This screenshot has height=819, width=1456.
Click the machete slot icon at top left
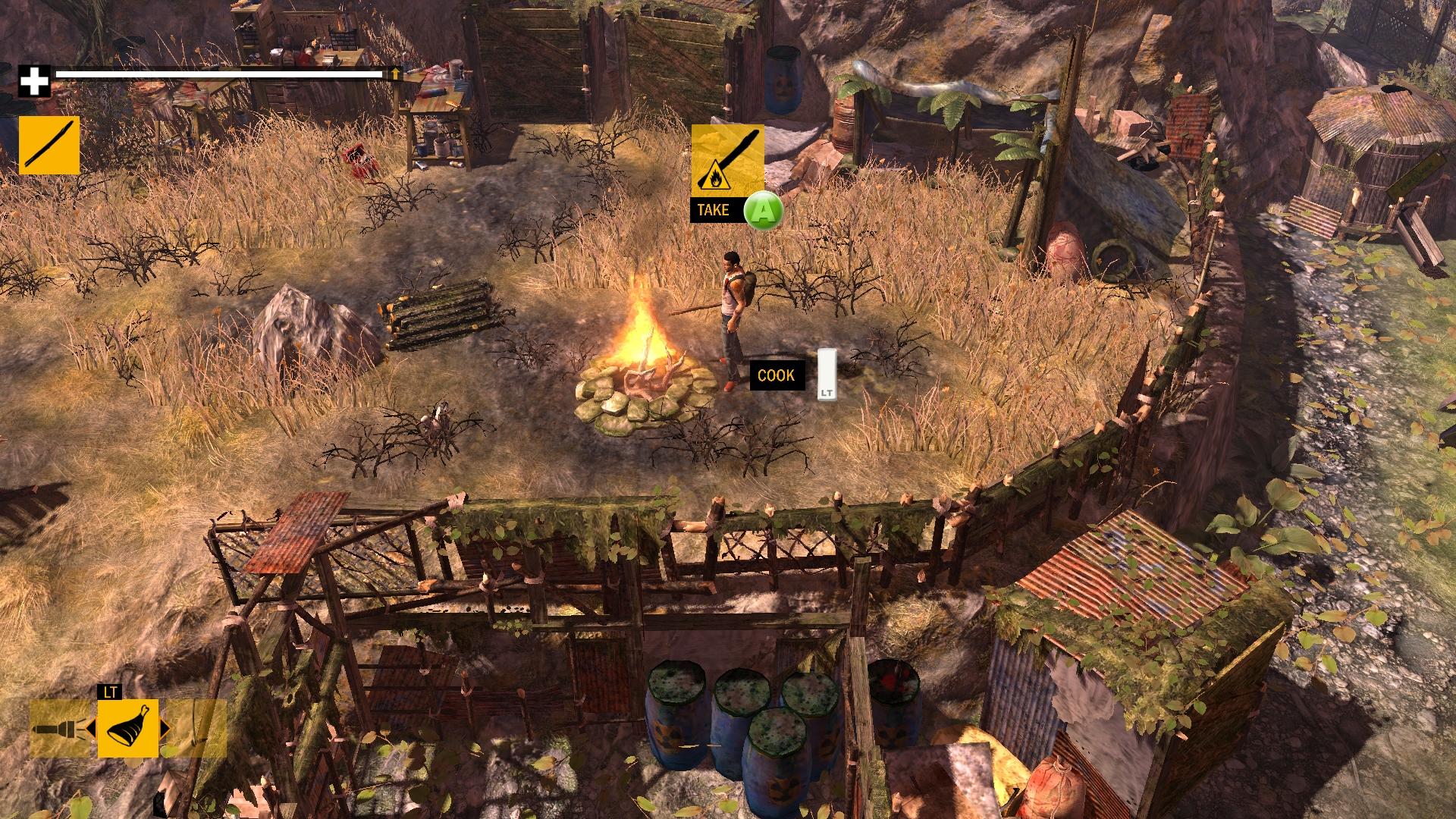pos(50,144)
